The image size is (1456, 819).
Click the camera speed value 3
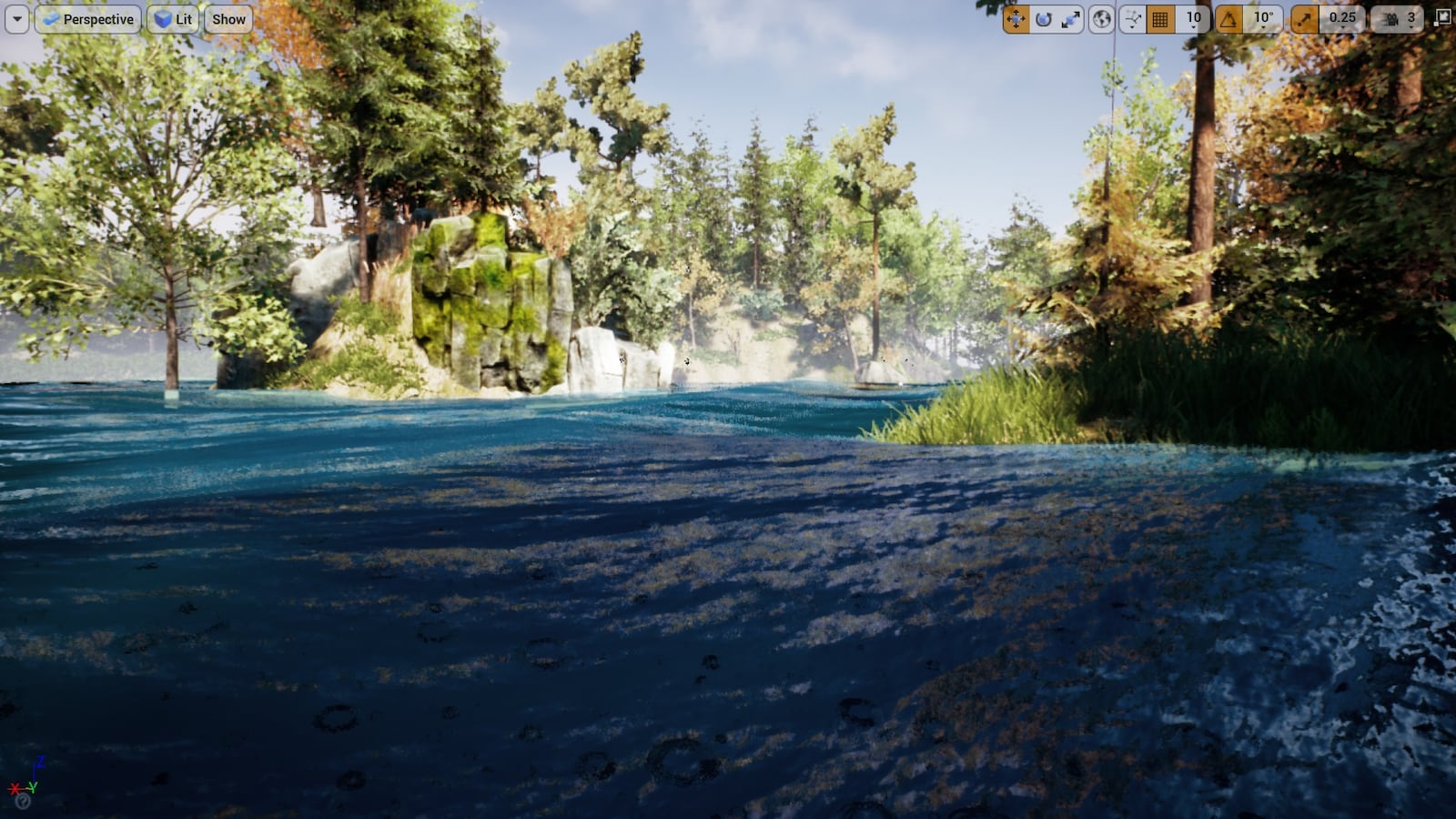pyautogui.click(x=1410, y=17)
